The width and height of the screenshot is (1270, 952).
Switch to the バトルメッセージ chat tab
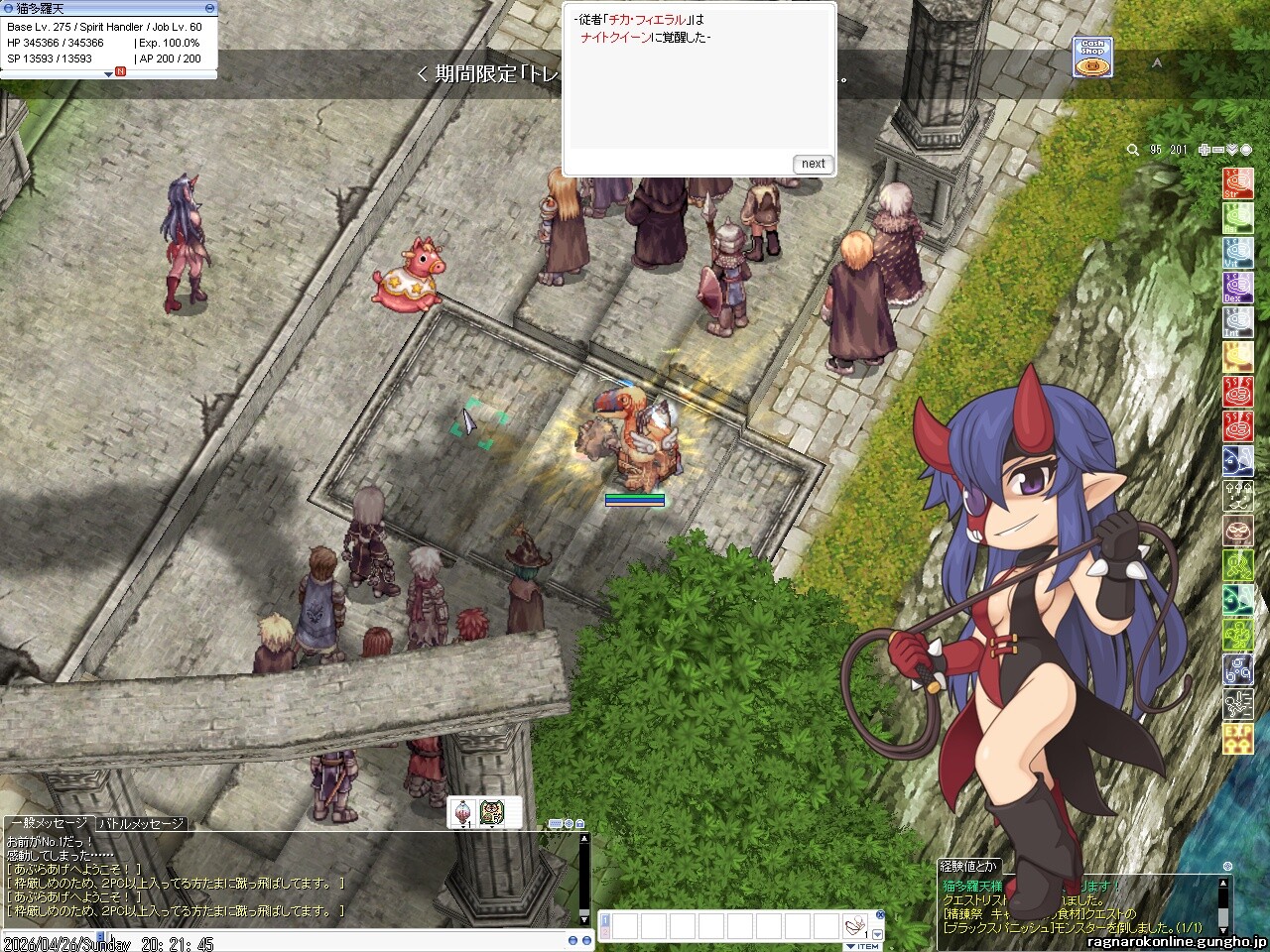[x=140, y=824]
